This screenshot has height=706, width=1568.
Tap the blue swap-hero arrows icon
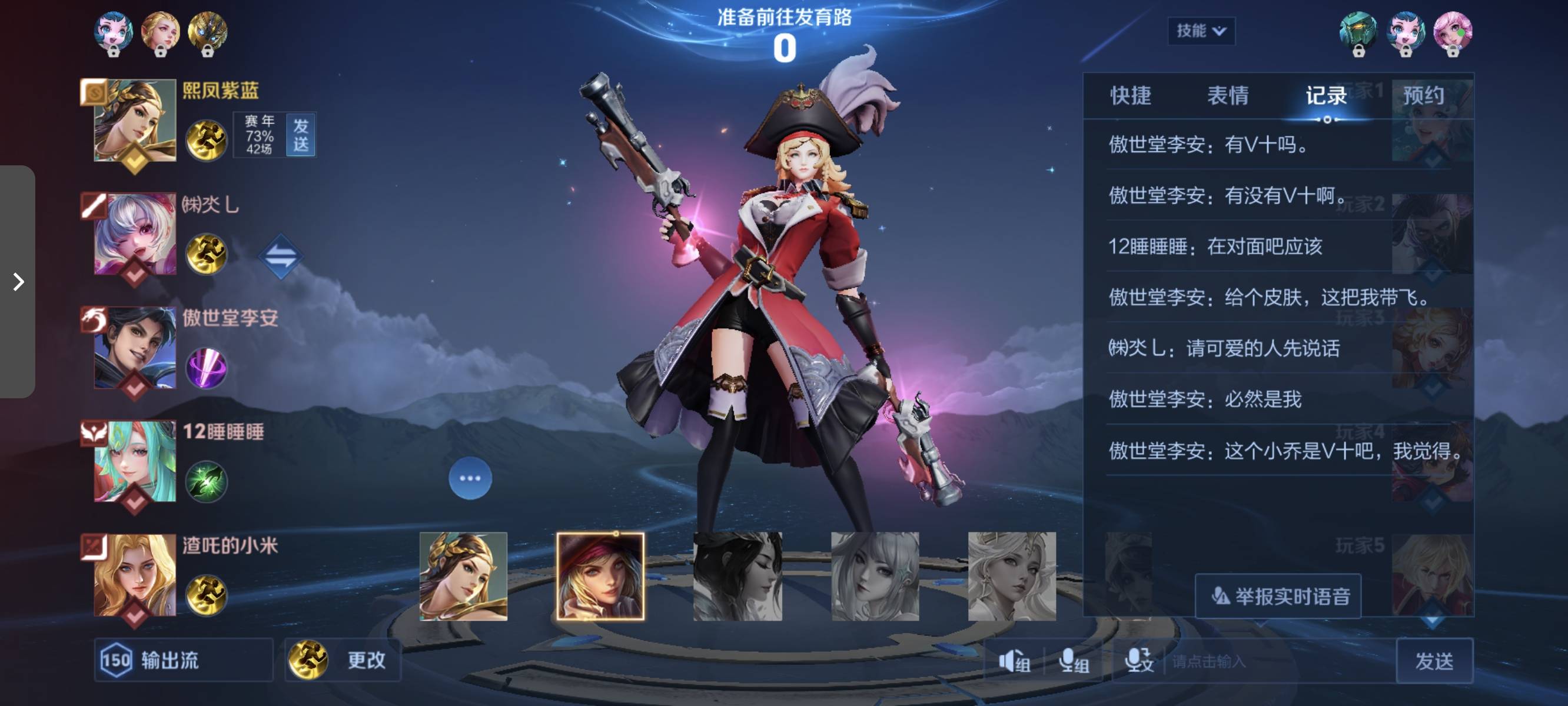click(281, 257)
